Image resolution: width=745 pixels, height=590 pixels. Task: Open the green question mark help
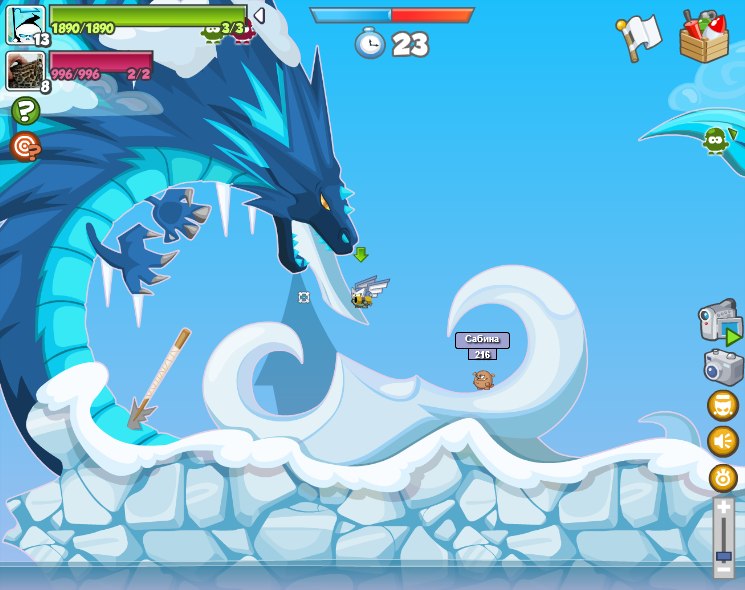click(25, 111)
